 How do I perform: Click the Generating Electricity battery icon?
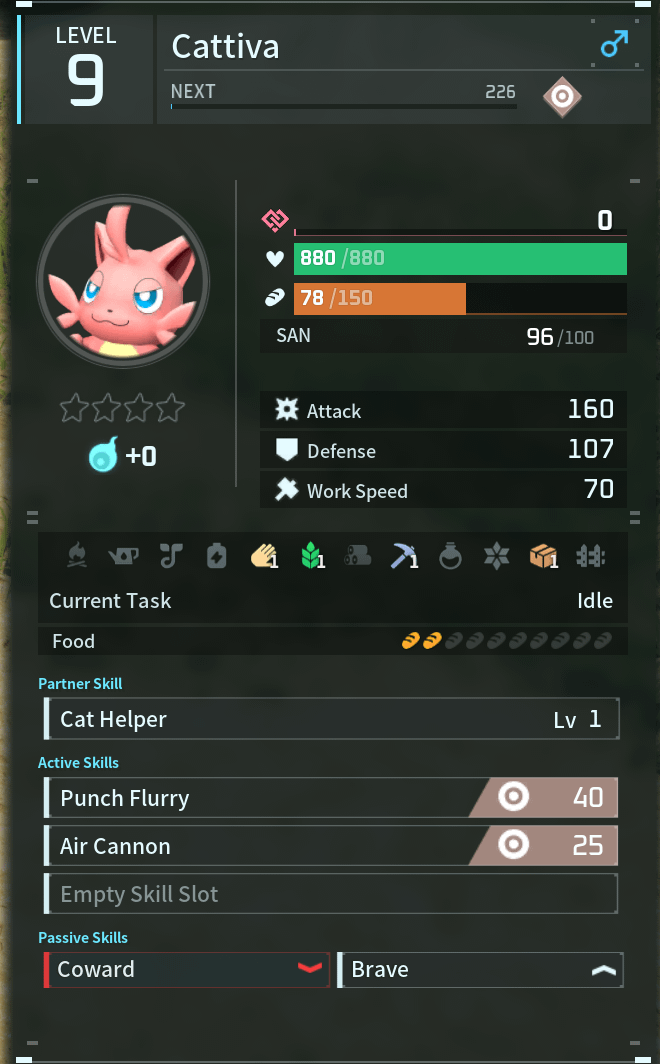(217, 556)
